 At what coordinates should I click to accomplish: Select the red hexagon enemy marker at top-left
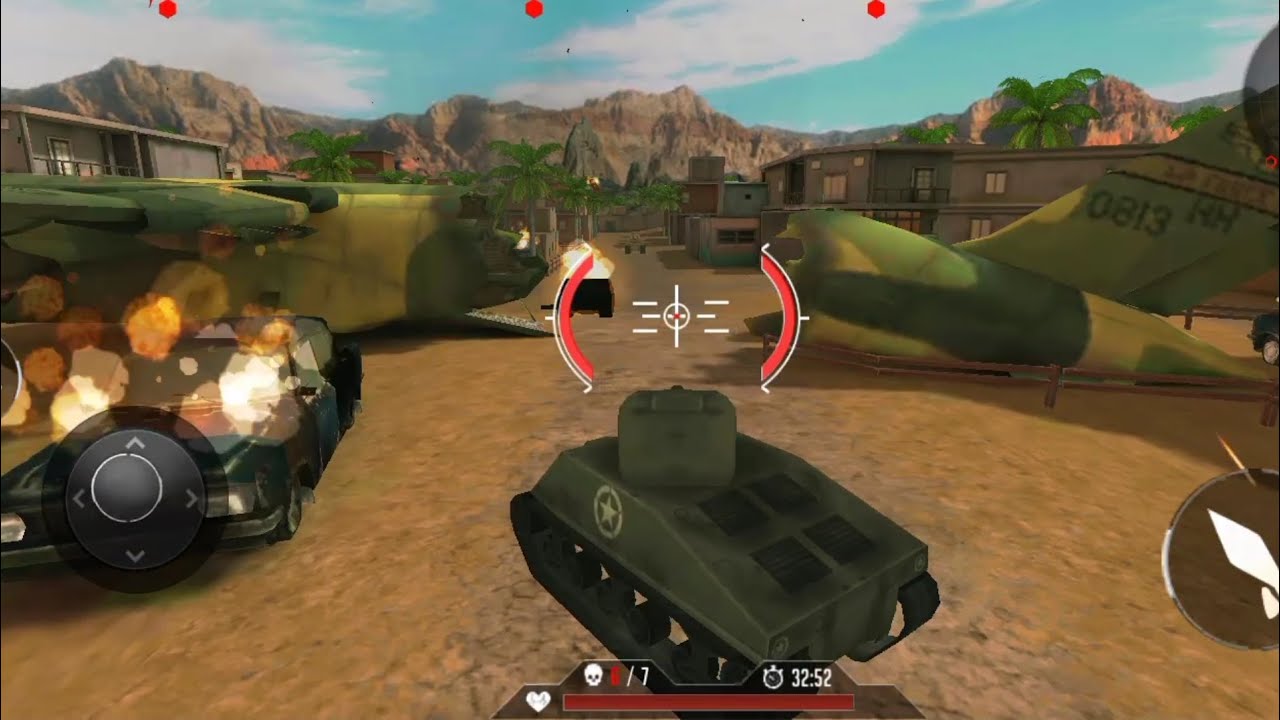[x=167, y=10]
